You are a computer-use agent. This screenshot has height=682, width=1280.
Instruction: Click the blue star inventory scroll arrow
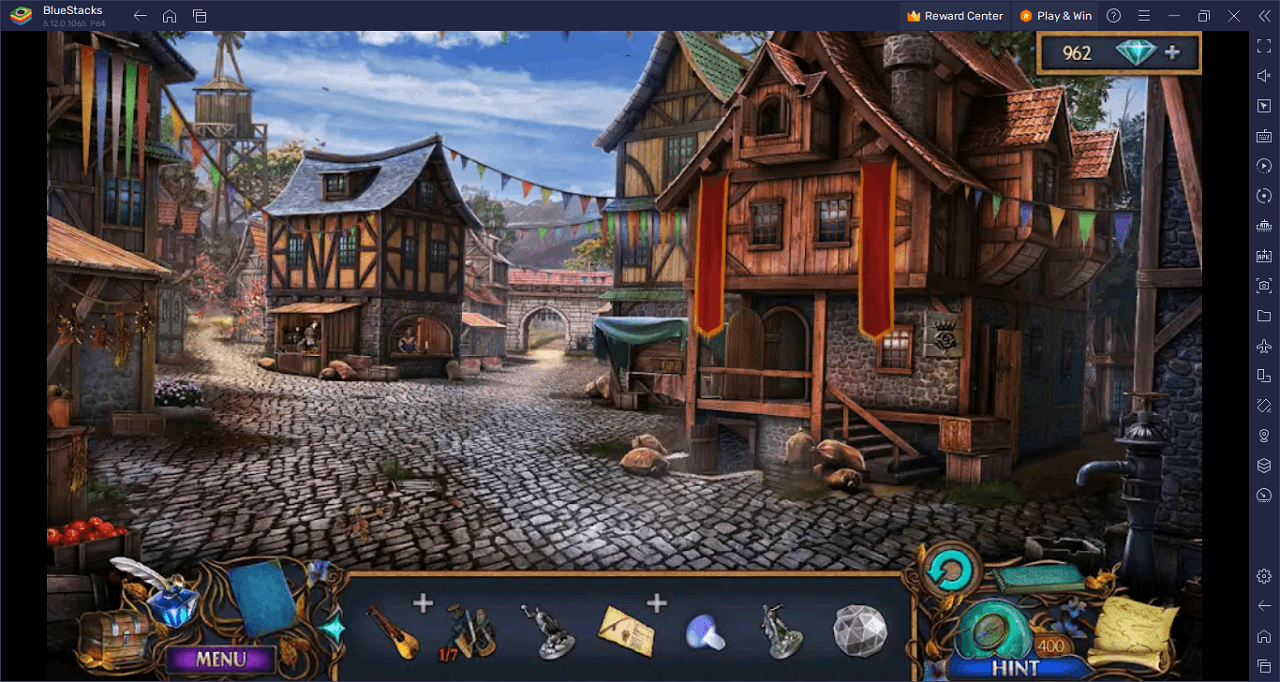[x=331, y=629]
